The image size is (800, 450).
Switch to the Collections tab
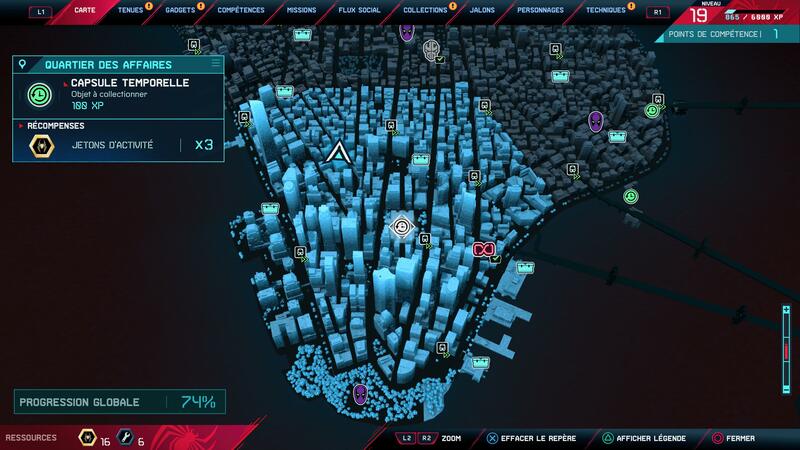pos(425,10)
